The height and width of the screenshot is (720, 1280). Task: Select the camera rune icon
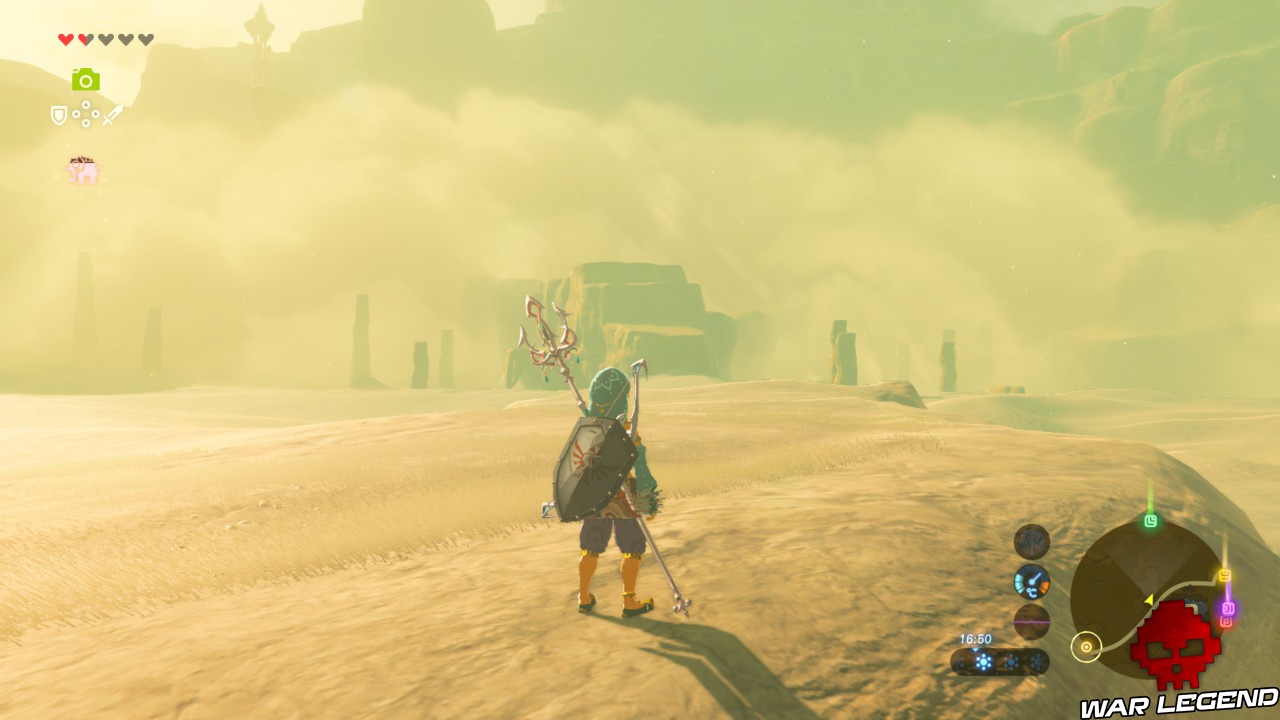point(86,80)
